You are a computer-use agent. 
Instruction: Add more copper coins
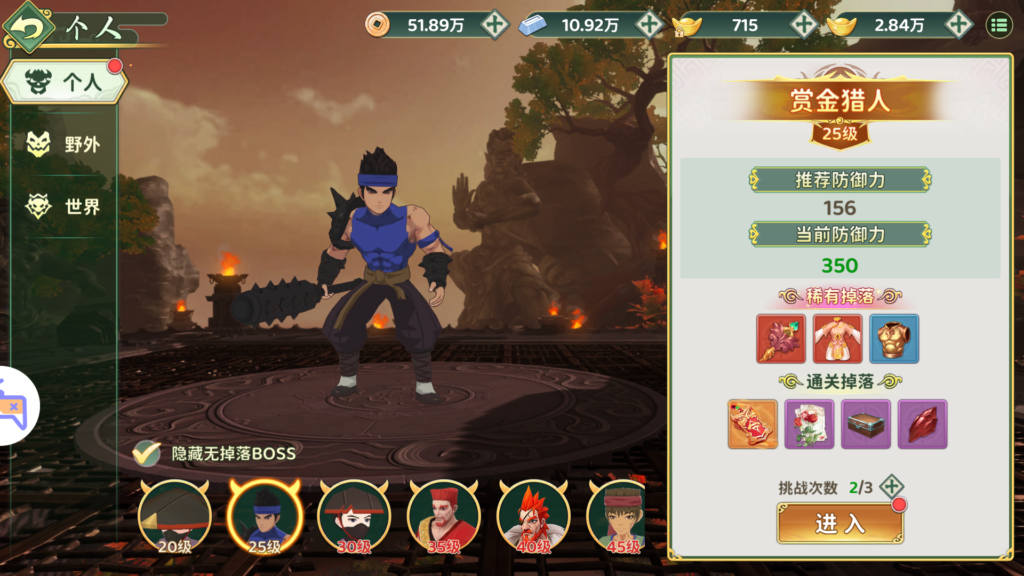click(x=494, y=25)
